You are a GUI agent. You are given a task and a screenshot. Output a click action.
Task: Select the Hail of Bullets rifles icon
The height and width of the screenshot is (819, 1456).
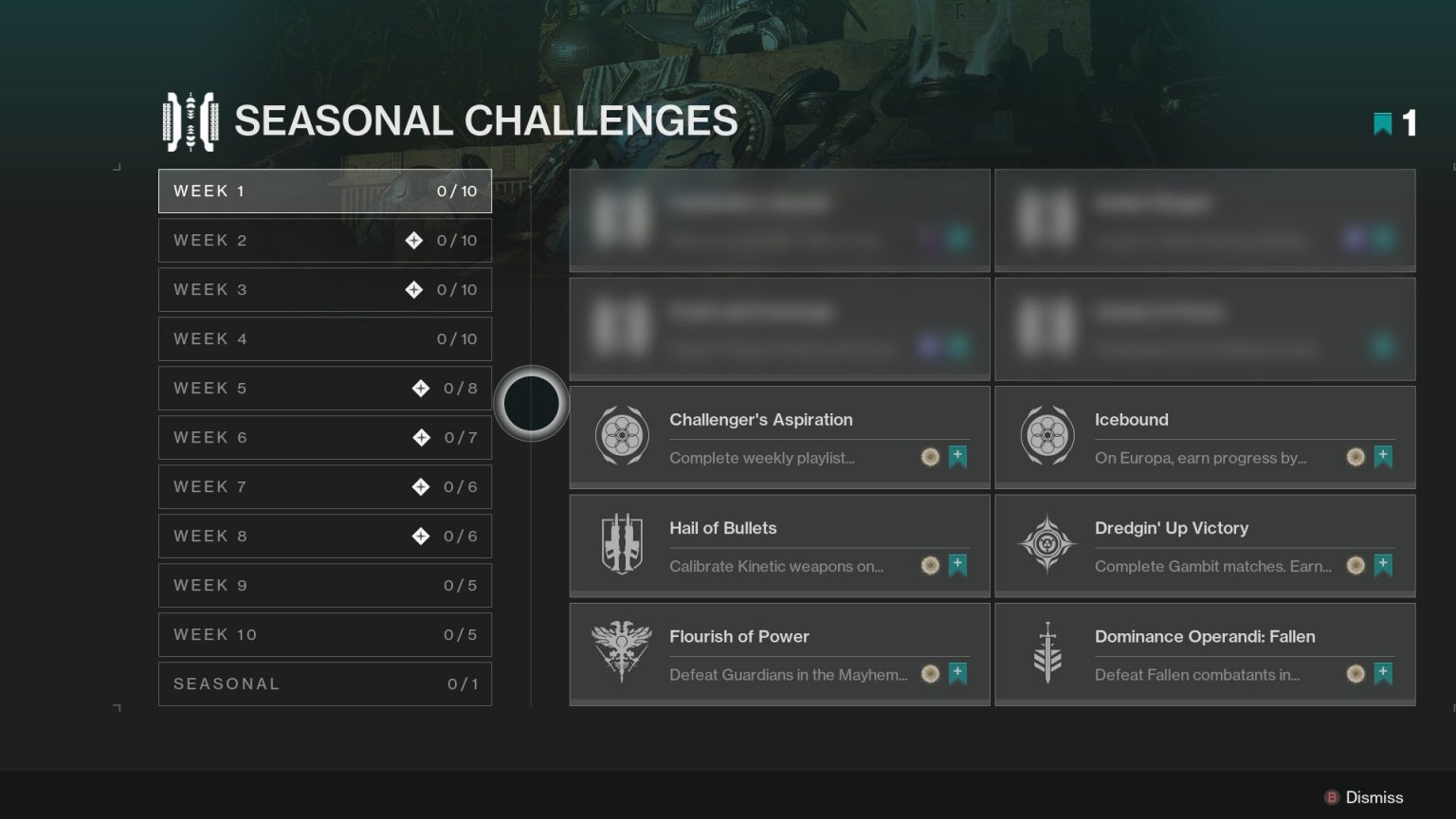622,544
